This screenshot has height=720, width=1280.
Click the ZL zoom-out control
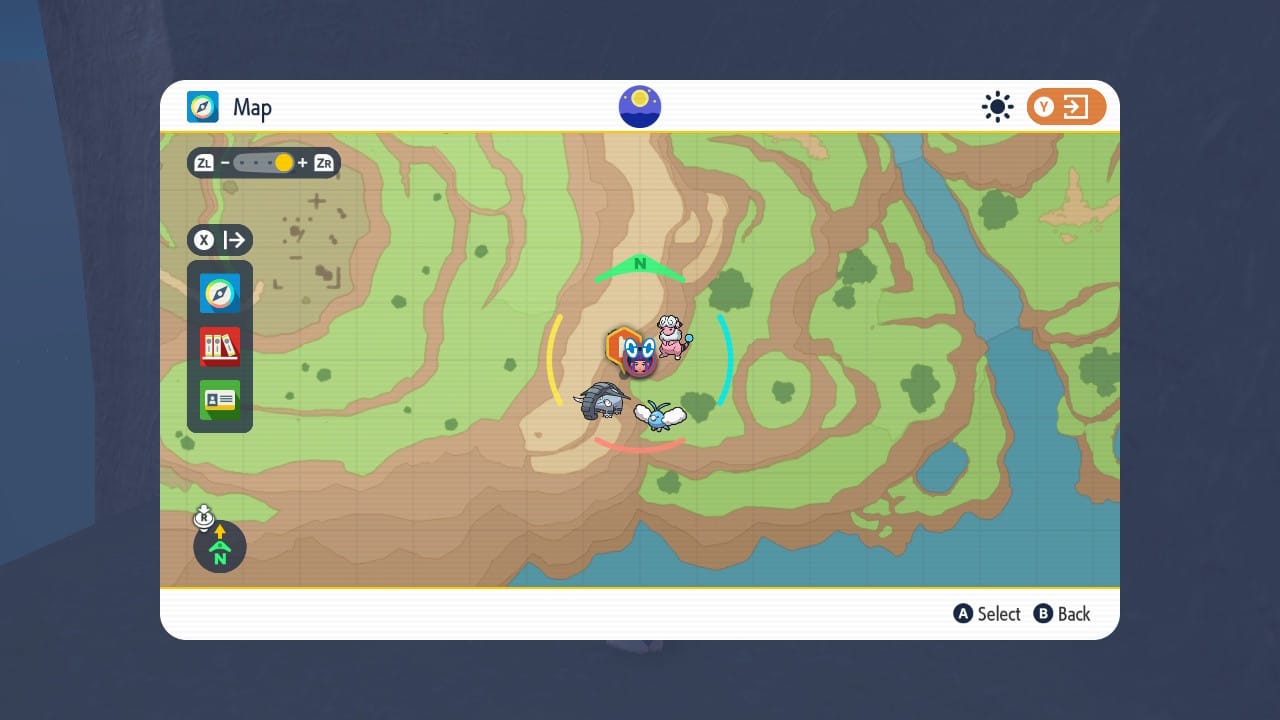203,162
